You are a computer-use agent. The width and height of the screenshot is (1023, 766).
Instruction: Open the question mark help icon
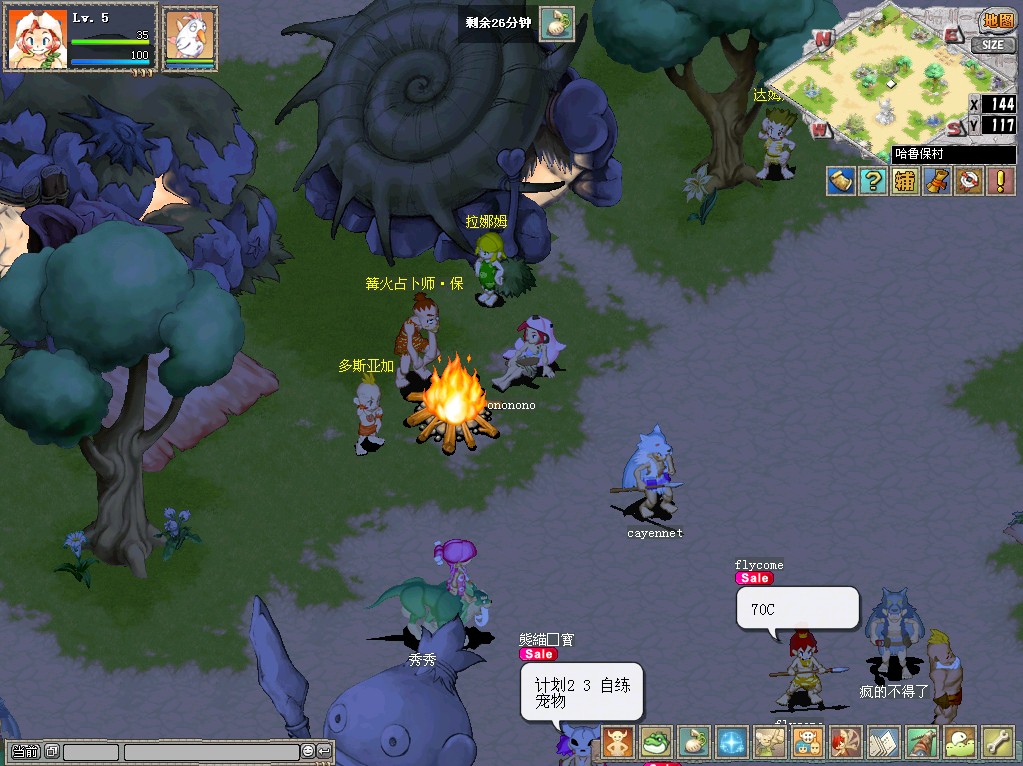tap(873, 181)
